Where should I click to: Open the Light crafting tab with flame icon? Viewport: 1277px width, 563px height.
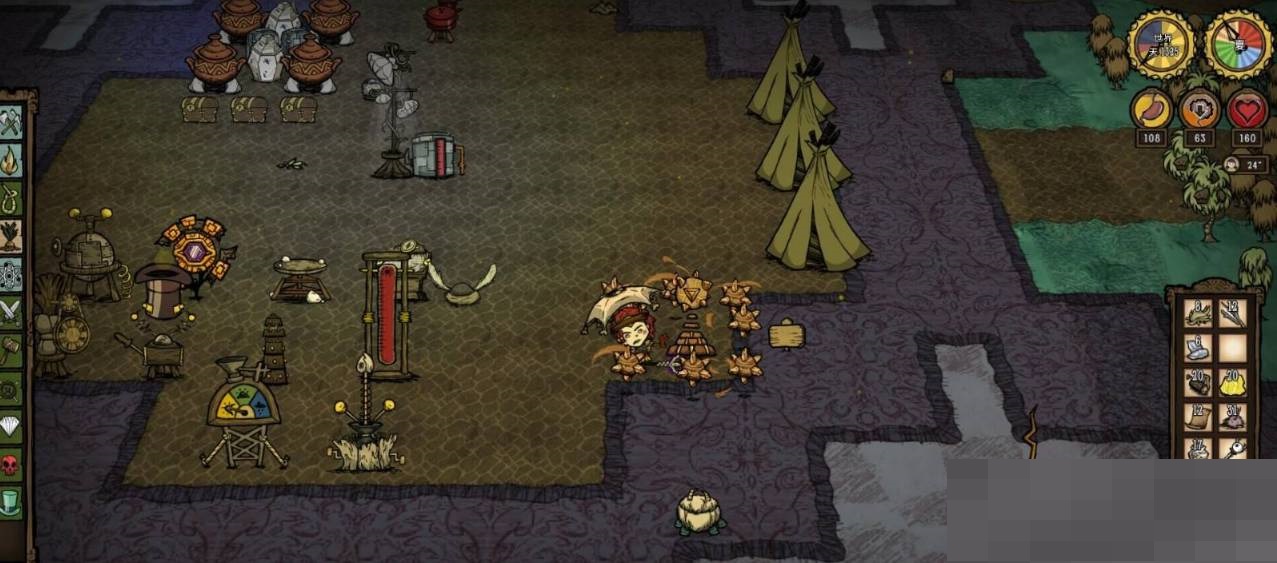(x=11, y=160)
